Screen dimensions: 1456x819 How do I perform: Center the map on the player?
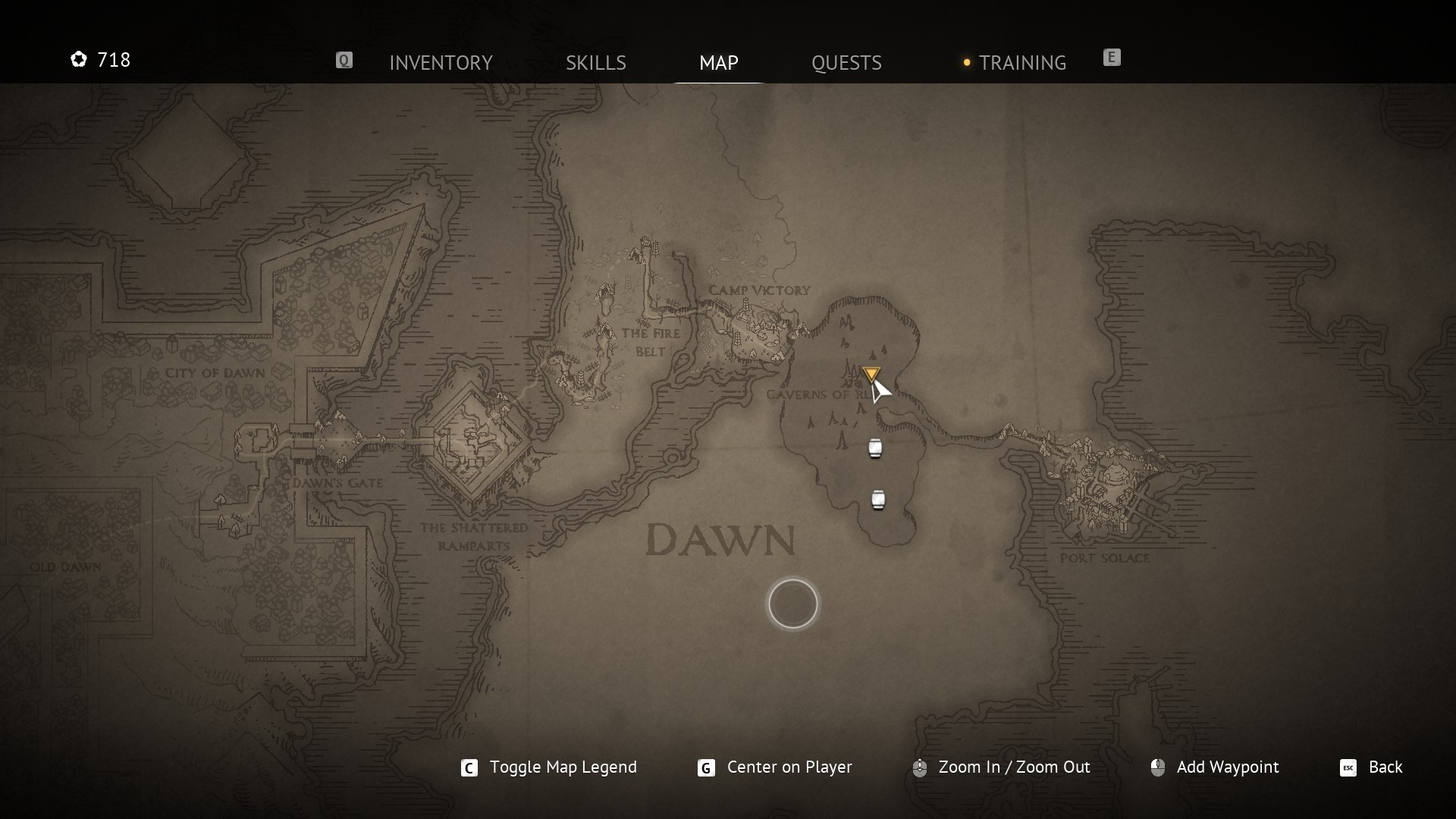tap(788, 767)
